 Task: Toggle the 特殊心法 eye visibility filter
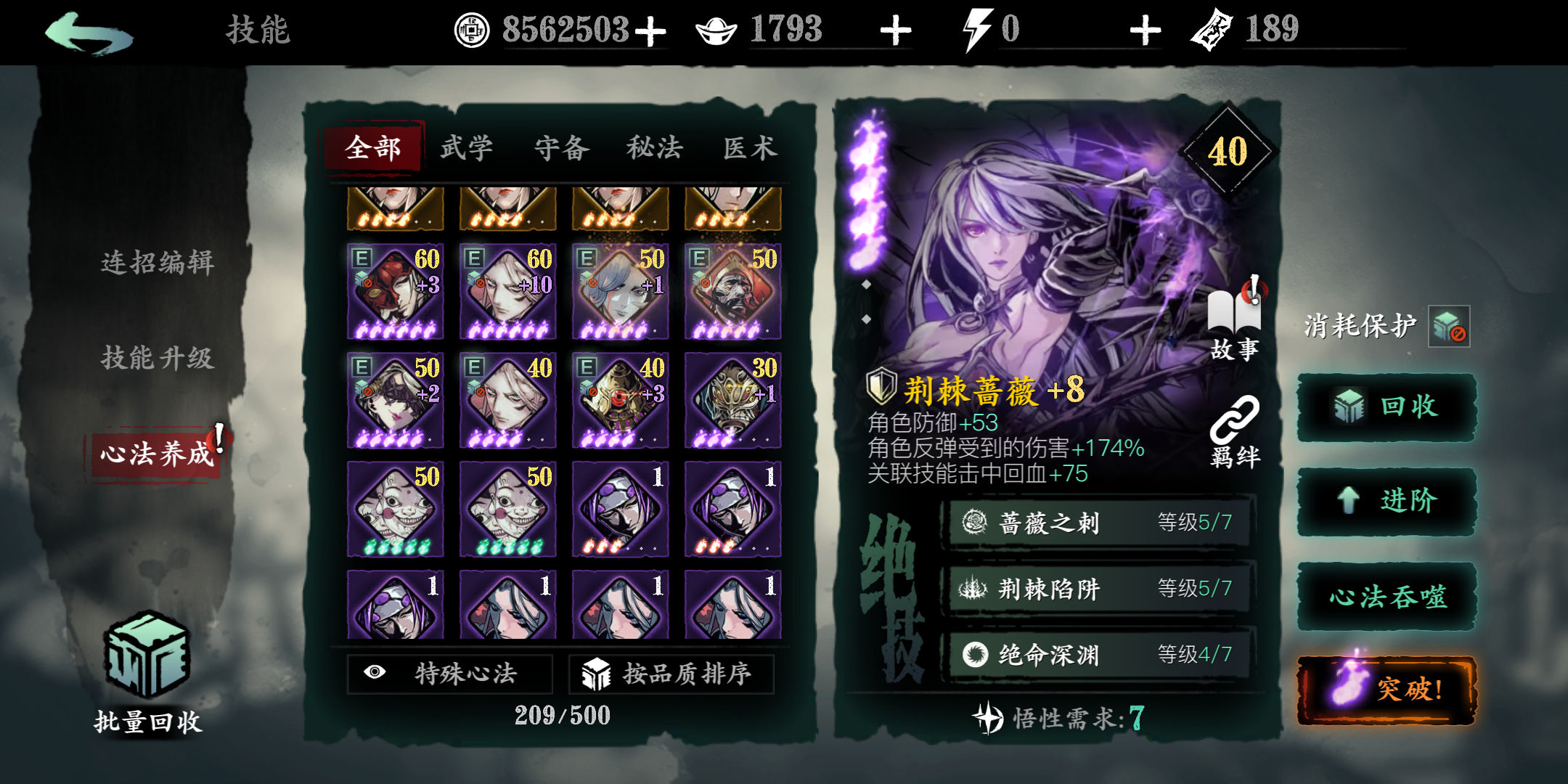click(x=450, y=673)
